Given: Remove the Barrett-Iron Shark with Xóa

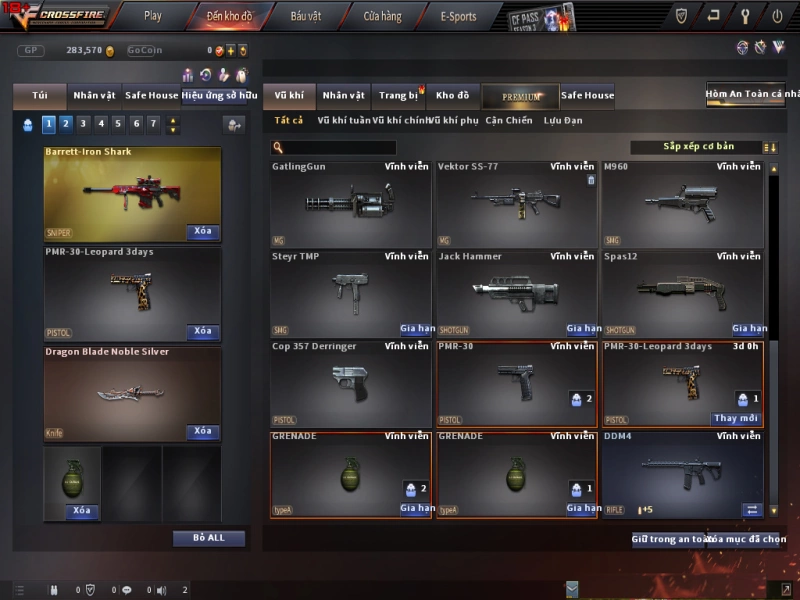Looking at the screenshot, I should coord(203,231).
